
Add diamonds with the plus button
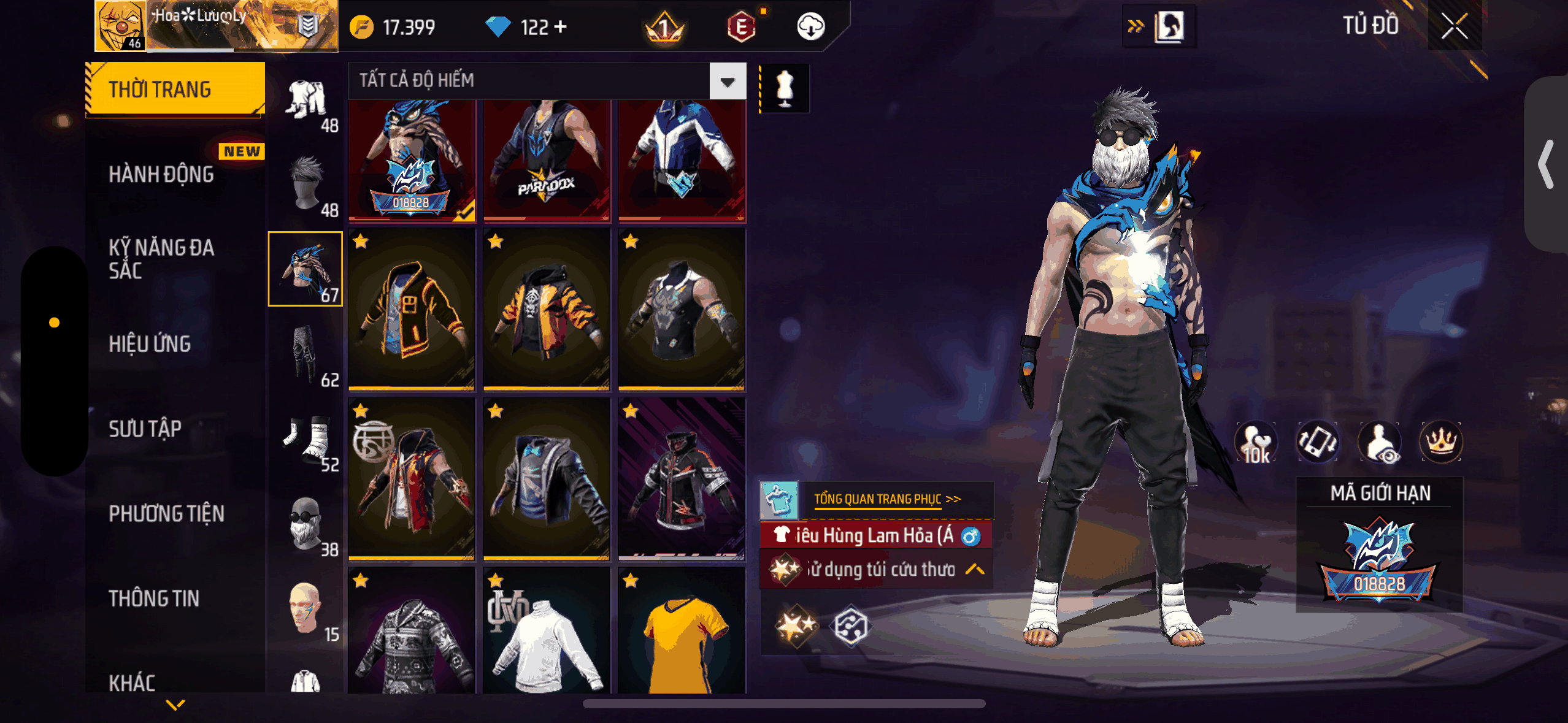(x=560, y=26)
